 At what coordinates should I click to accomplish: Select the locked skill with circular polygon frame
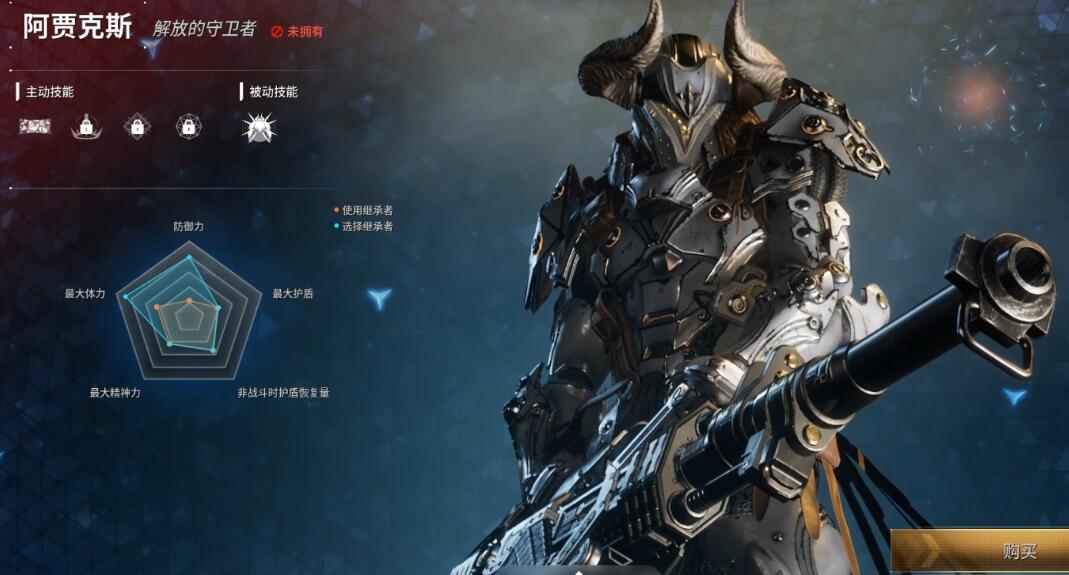point(189,126)
